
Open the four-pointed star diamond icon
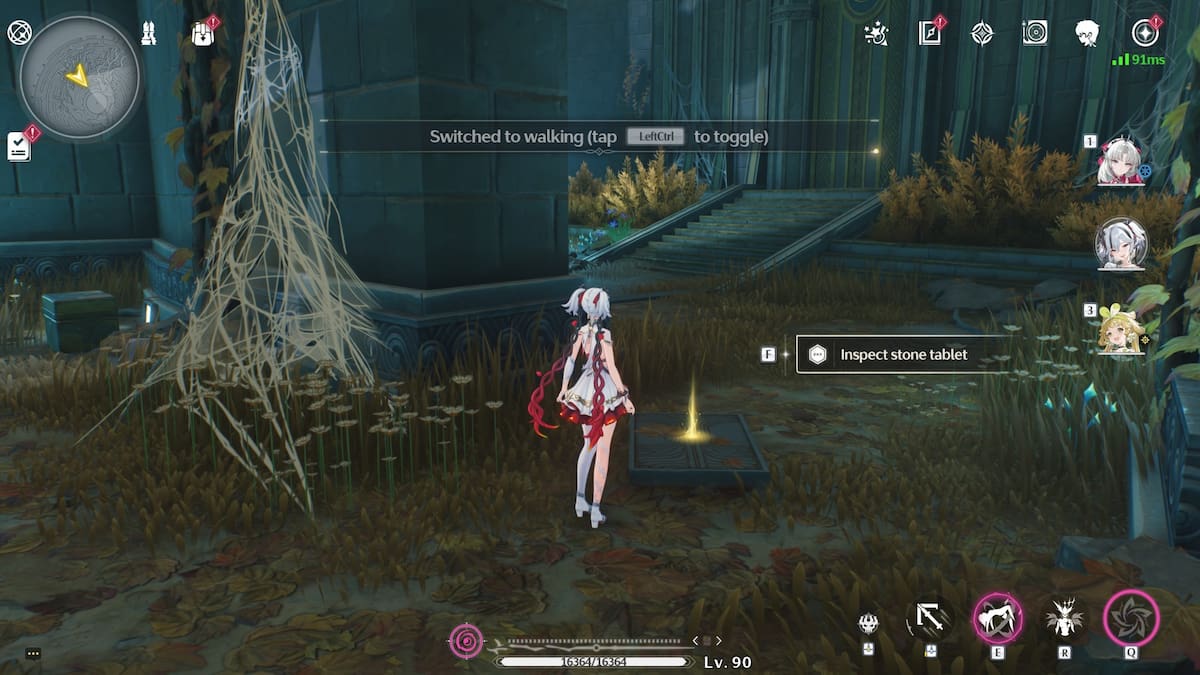click(983, 33)
